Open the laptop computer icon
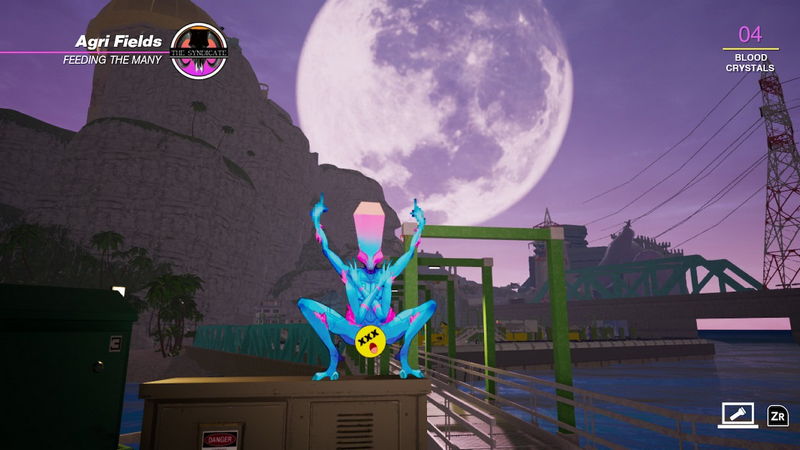This screenshot has width=800, height=450. click(736, 415)
